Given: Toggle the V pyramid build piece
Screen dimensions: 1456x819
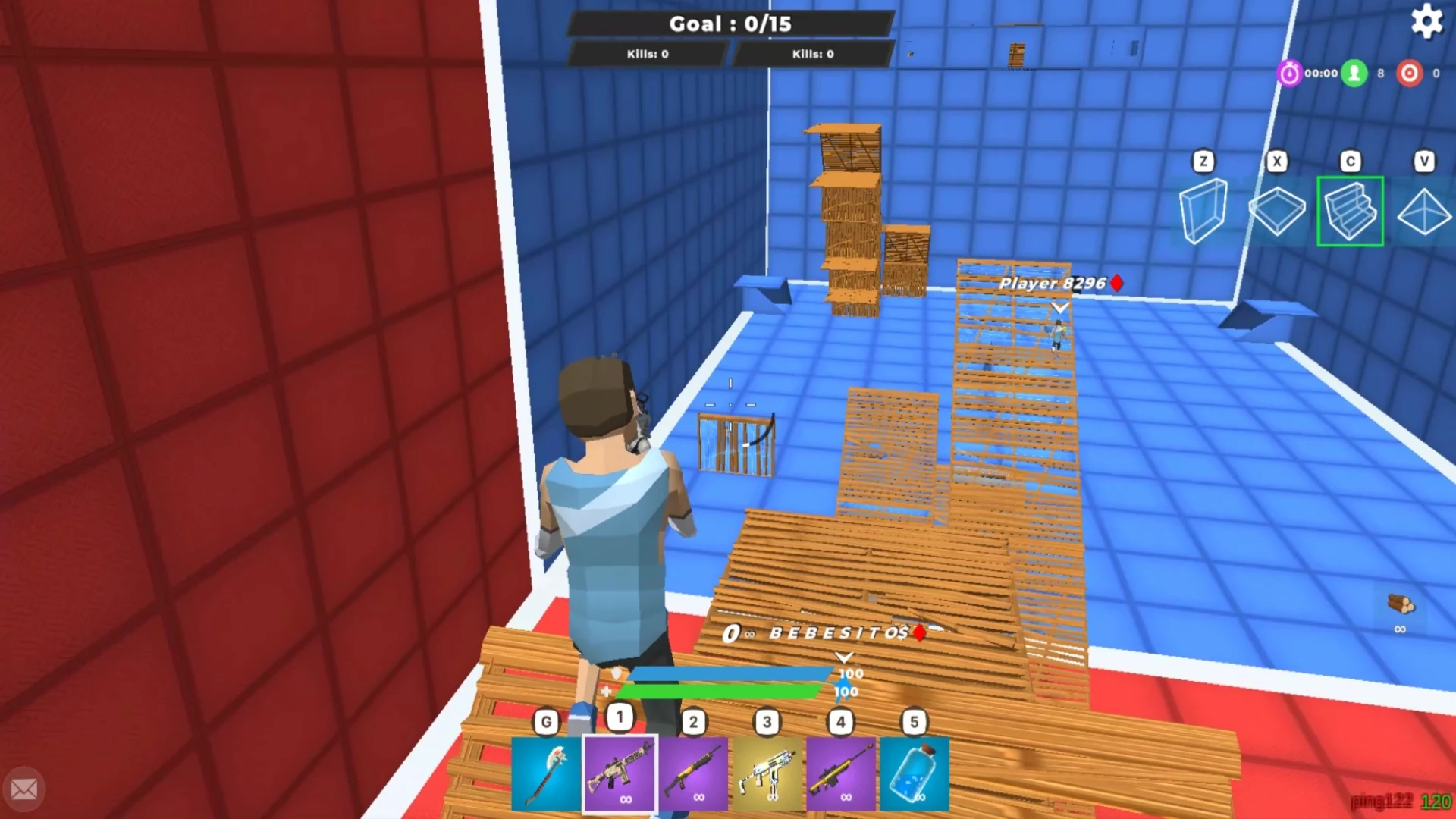Looking at the screenshot, I should [1424, 211].
